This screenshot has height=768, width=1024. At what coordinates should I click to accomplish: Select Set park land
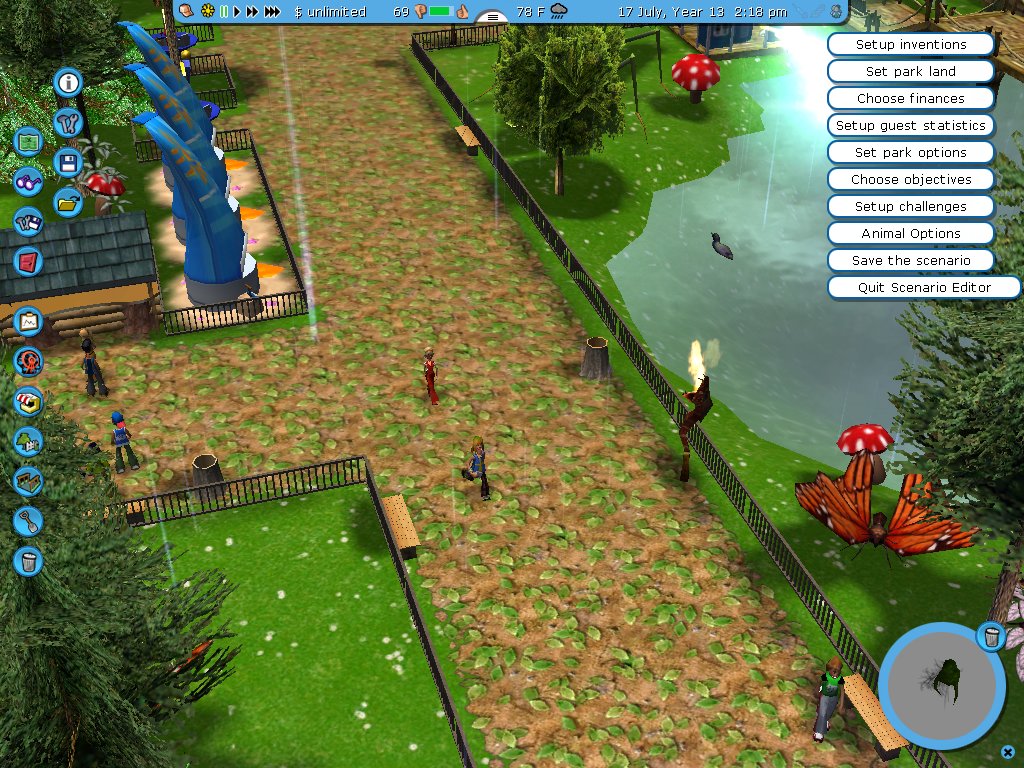click(x=911, y=72)
